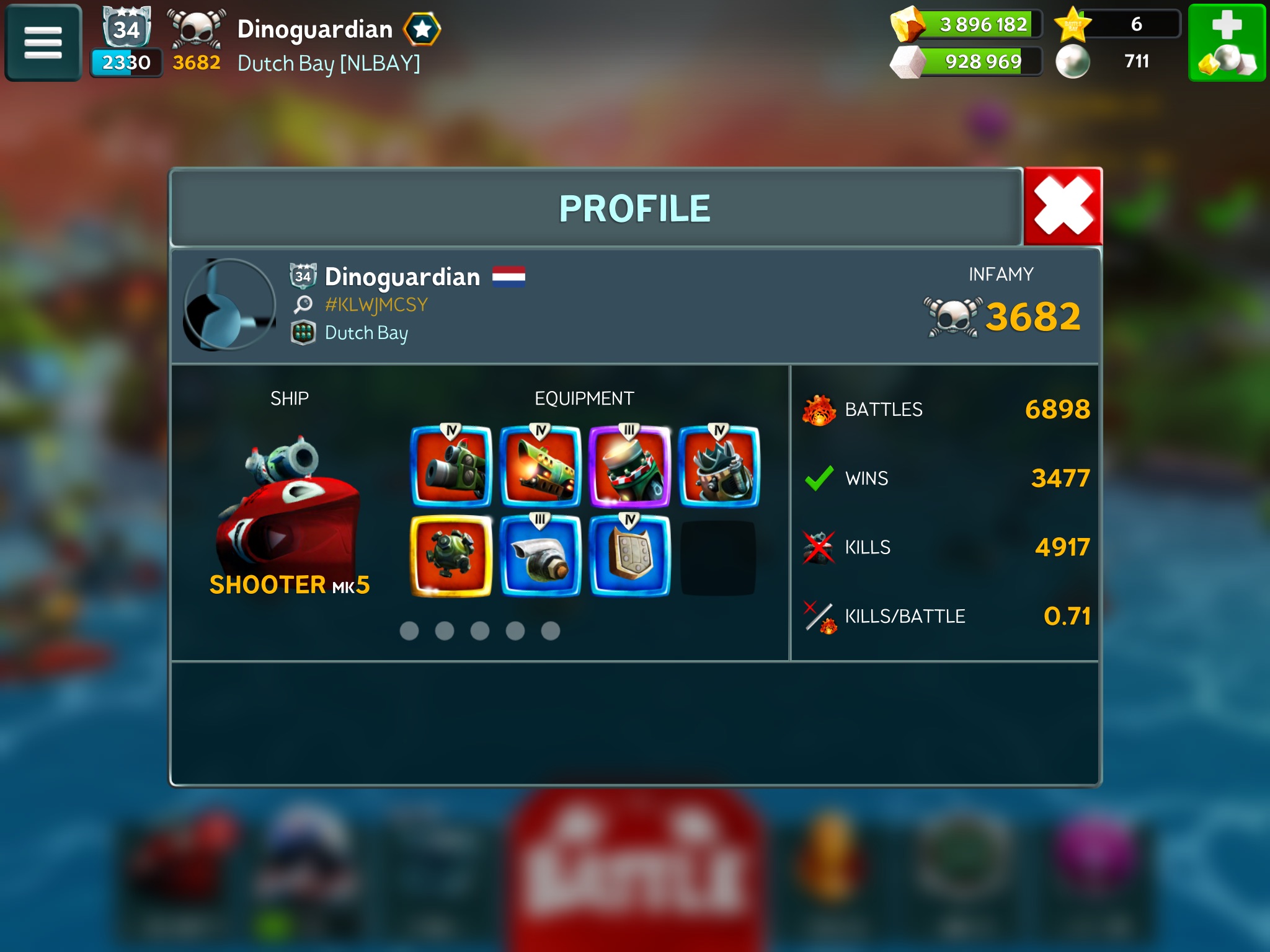Tap the pearl currency counter
The image size is (1270, 952).
(x=1116, y=61)
